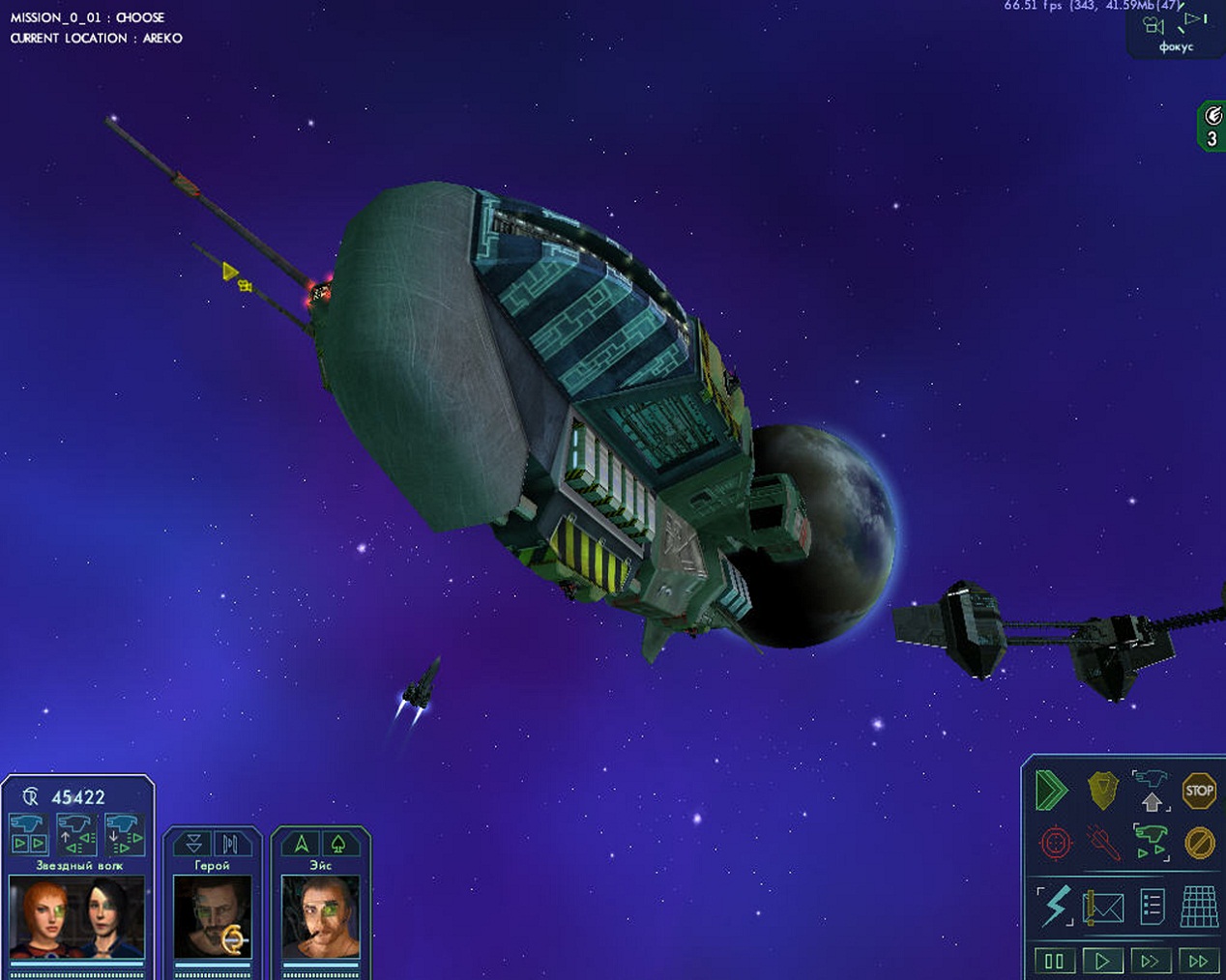Activate the yellow shield defend command

1102,791
